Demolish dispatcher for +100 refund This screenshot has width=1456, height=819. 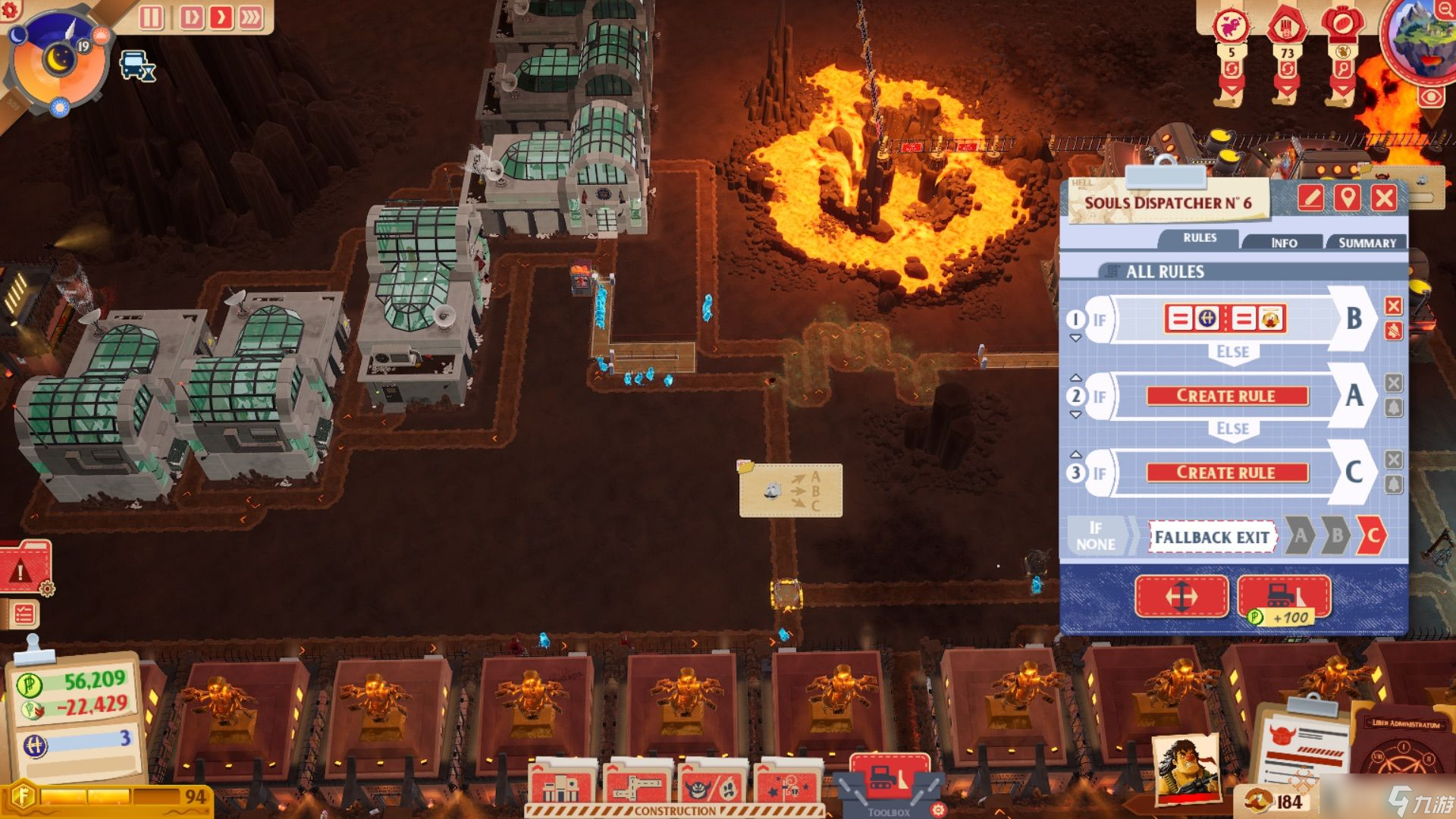pos(1284,597)
